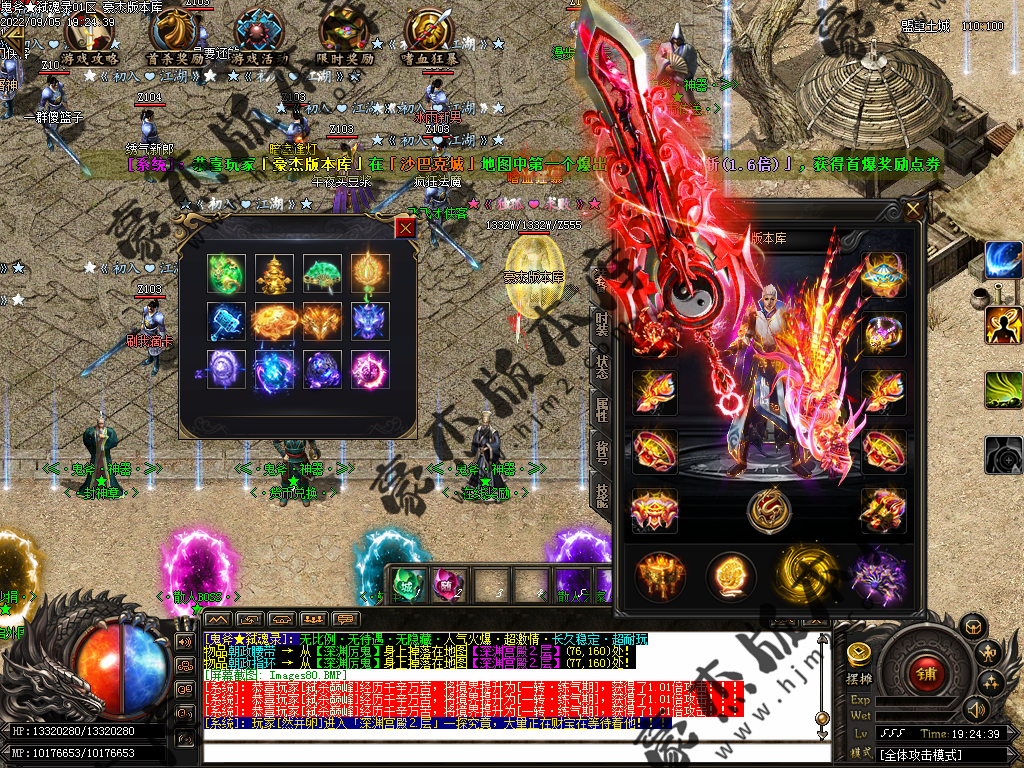Close the character equipment panel

912,210
